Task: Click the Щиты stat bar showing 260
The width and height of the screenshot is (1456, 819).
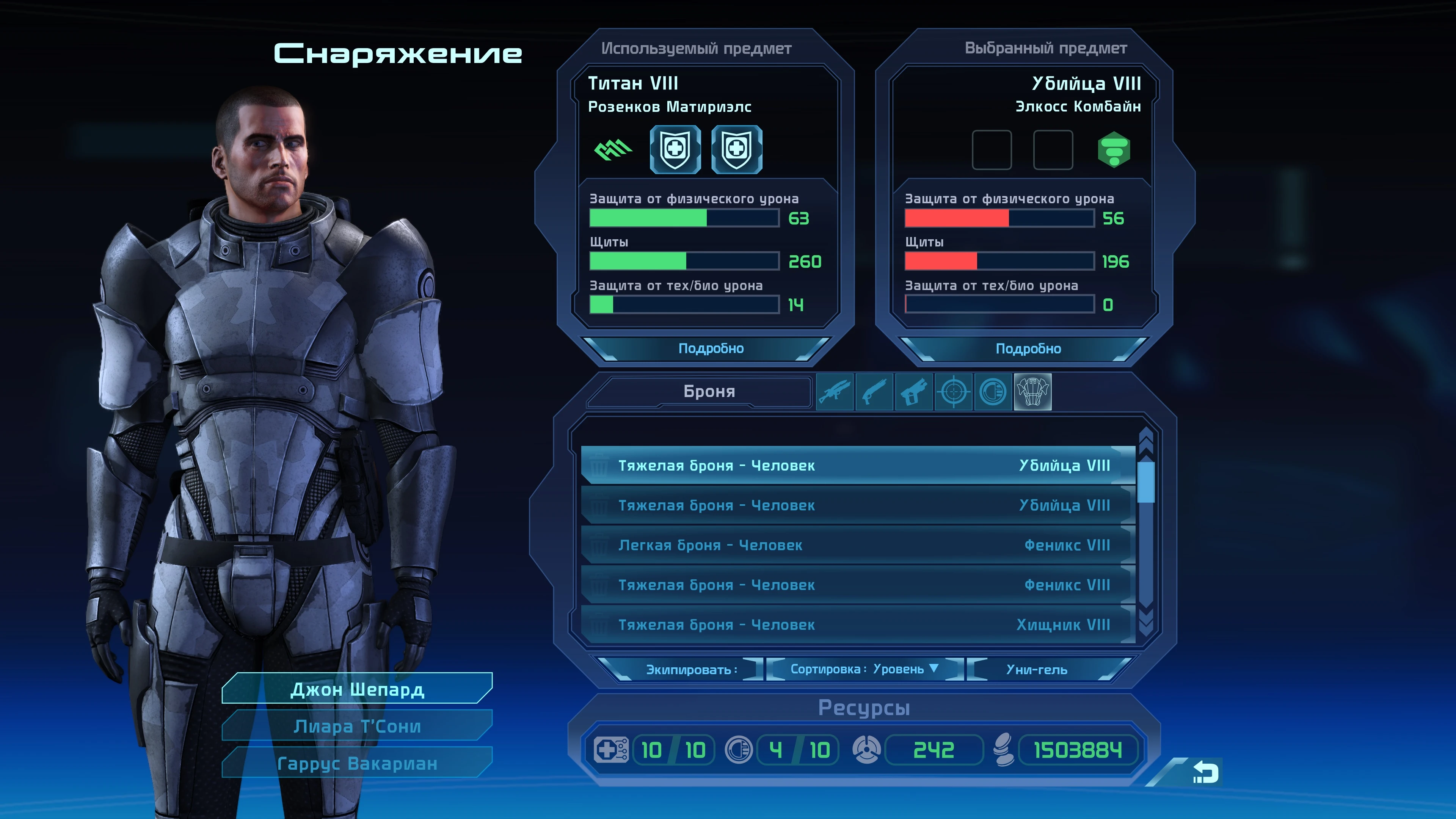Action: (684, 262)
